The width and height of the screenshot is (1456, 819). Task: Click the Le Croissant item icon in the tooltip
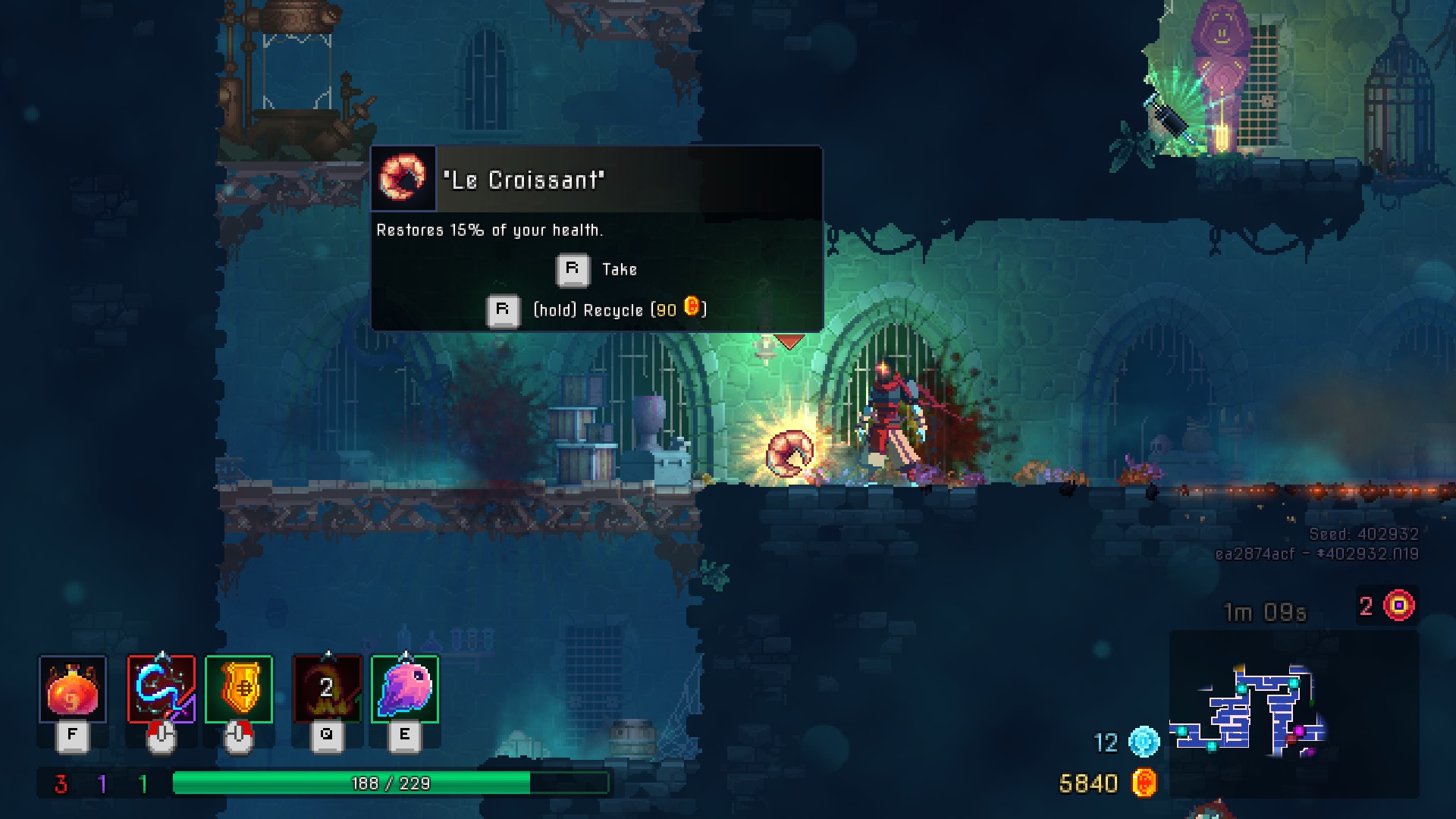tap(403, 178)
